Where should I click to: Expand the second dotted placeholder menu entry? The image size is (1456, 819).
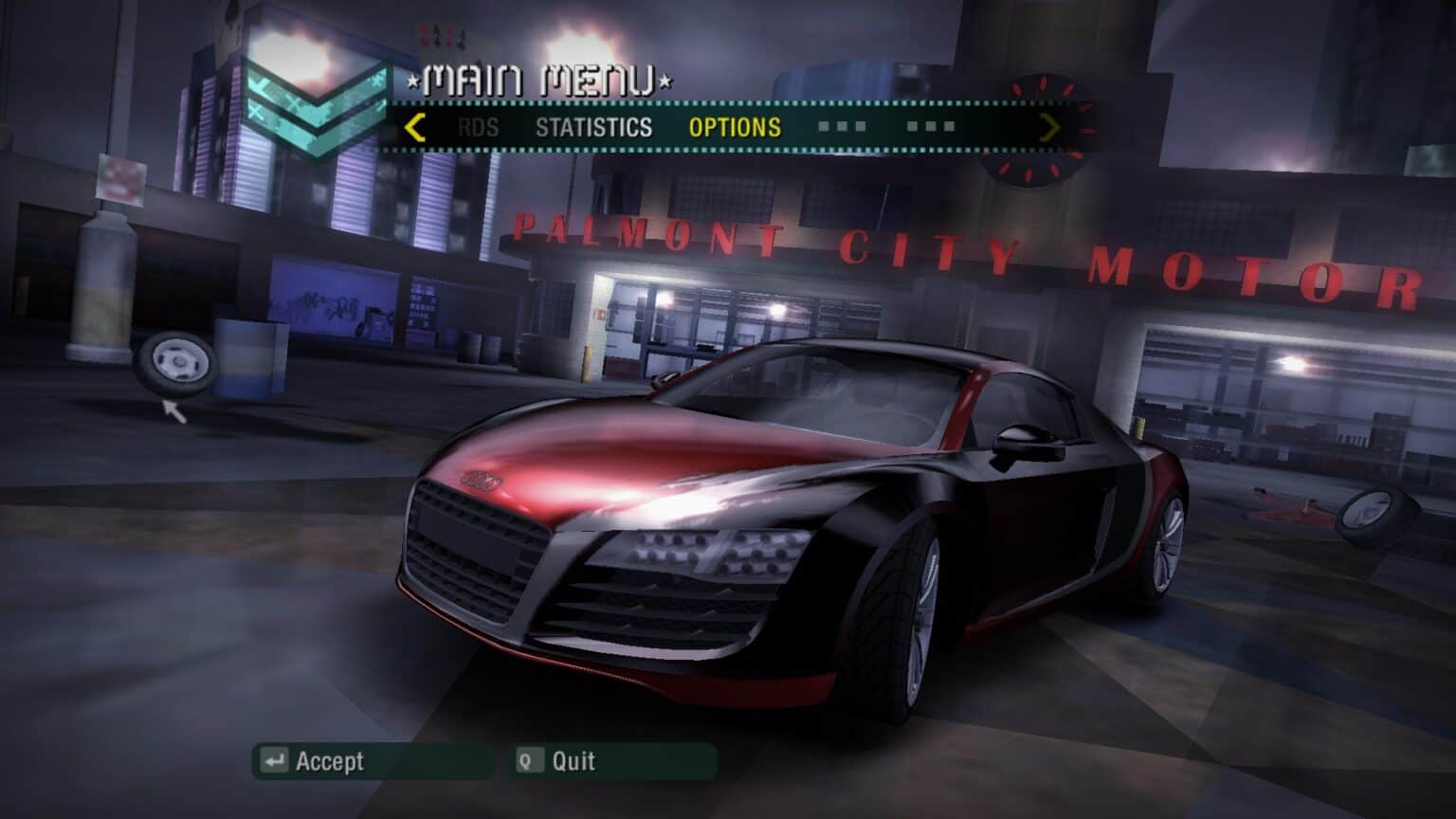coord(933,124)
